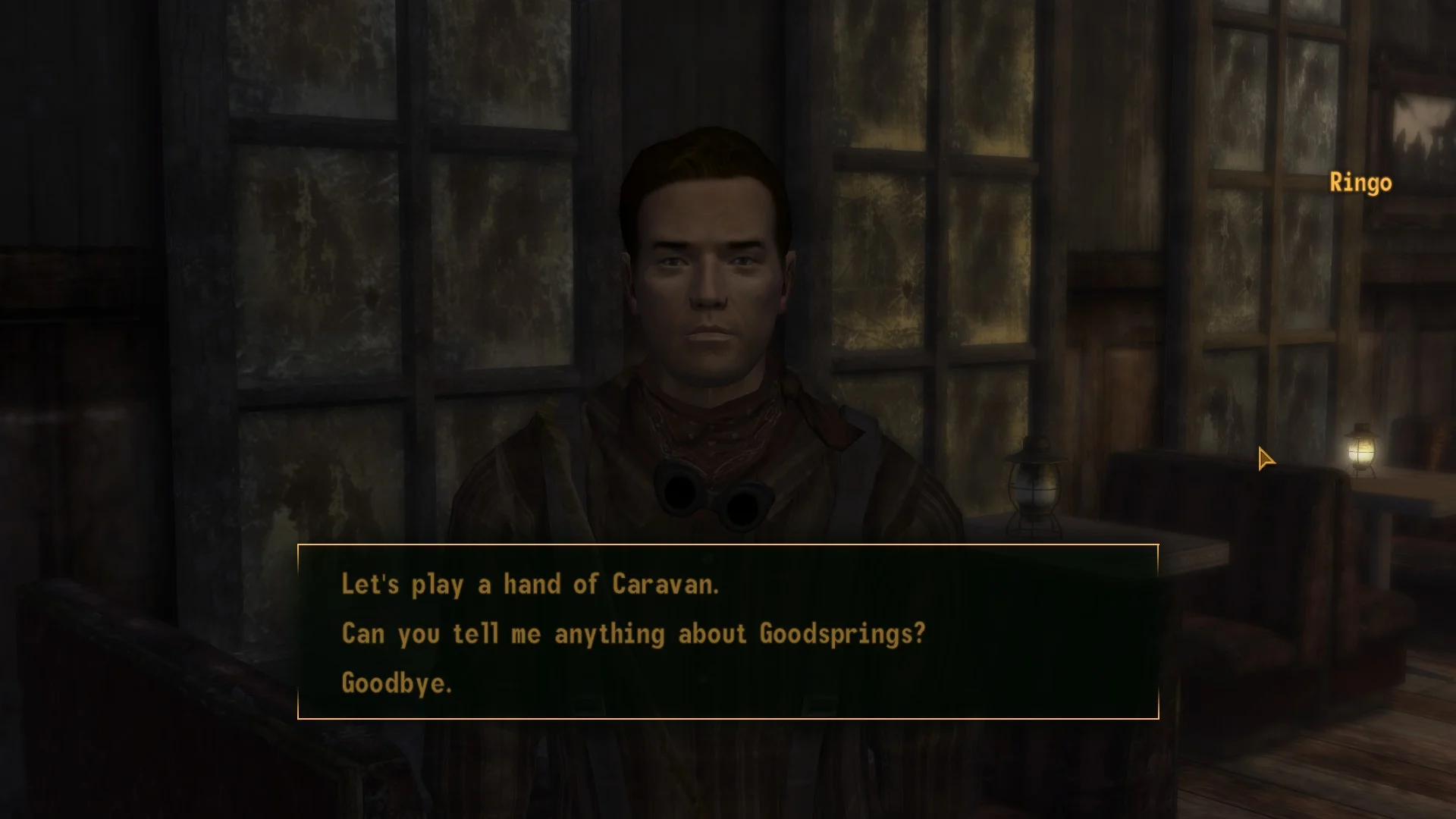Ask Ringo about Goodsprings
The width and height of the screenshot is (1456, 819).
click(633, 634)
